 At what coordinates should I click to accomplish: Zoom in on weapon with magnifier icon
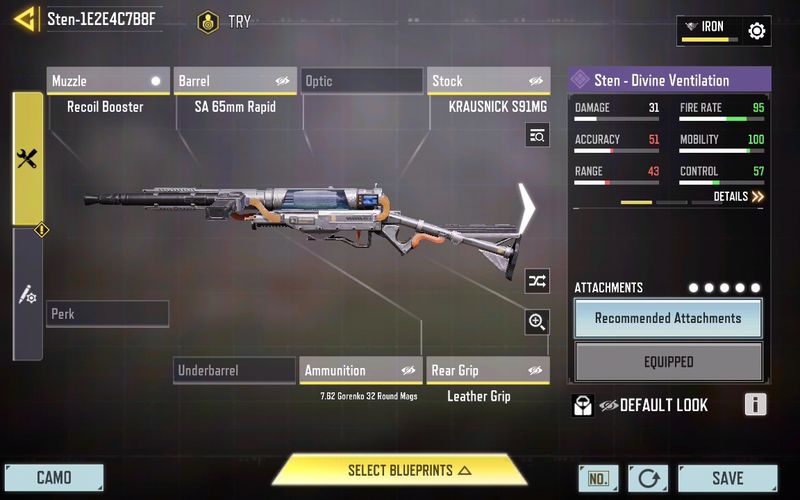tap(537, 321)
